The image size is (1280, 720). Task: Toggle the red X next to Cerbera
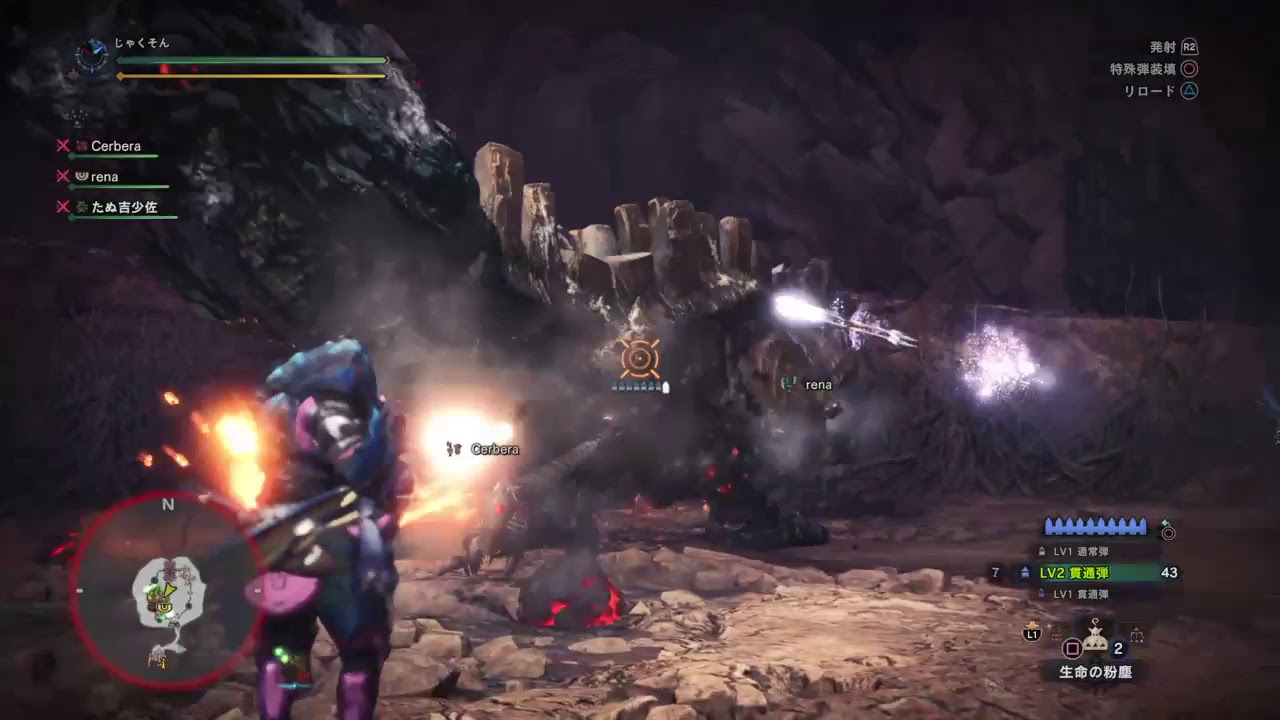pos(63,145)
